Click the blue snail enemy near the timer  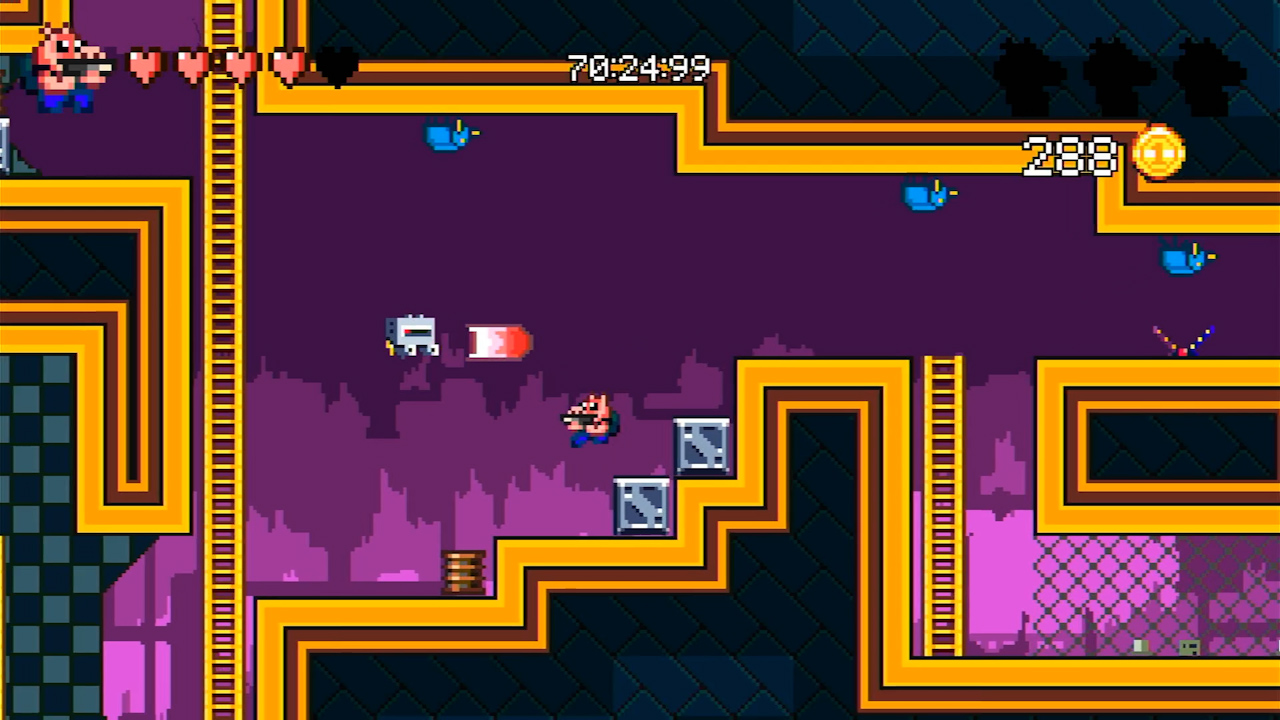tap(448, 135)
